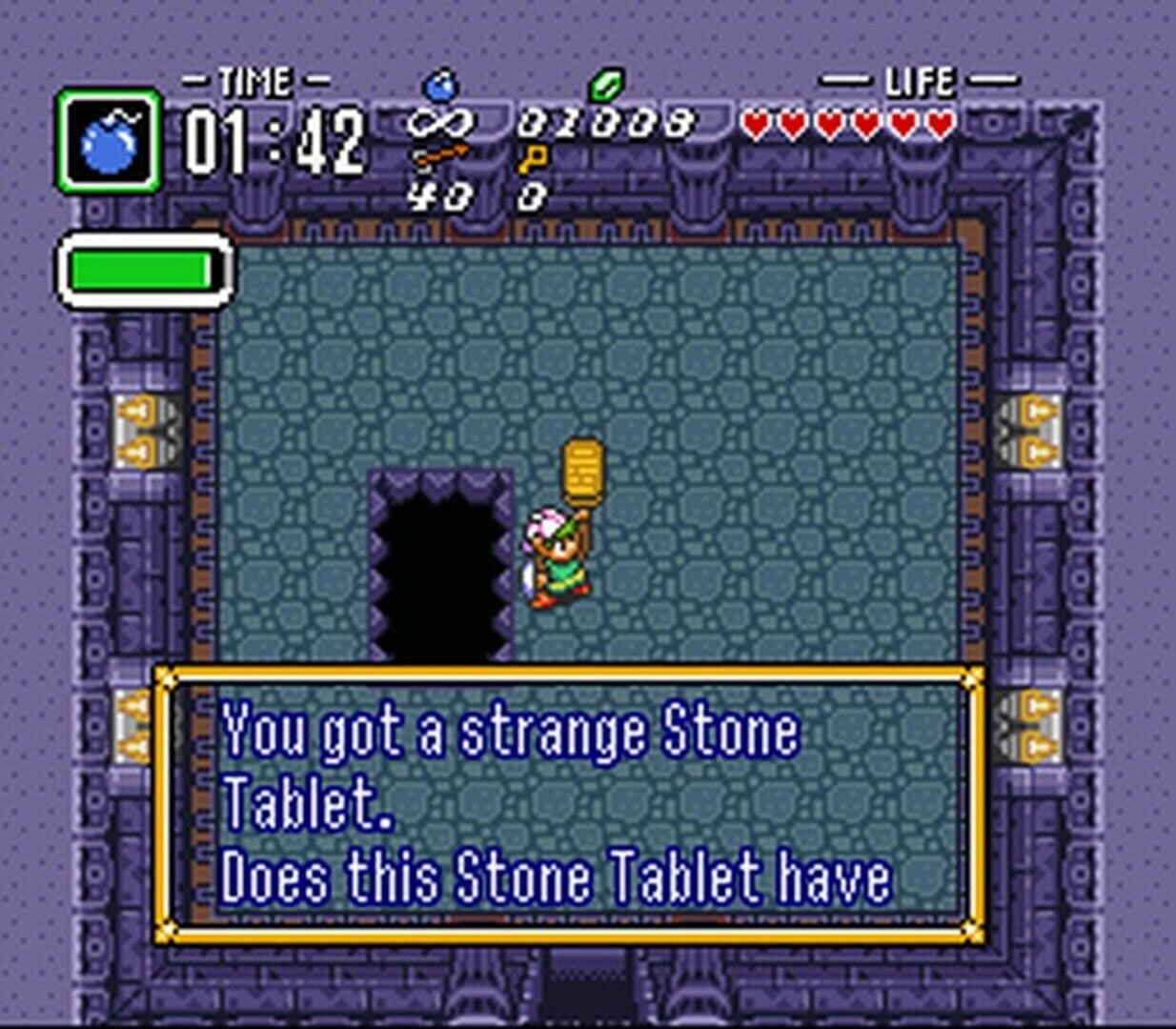Select the equipped bomb item box
1176x1029 pixels.
point(109,142)
